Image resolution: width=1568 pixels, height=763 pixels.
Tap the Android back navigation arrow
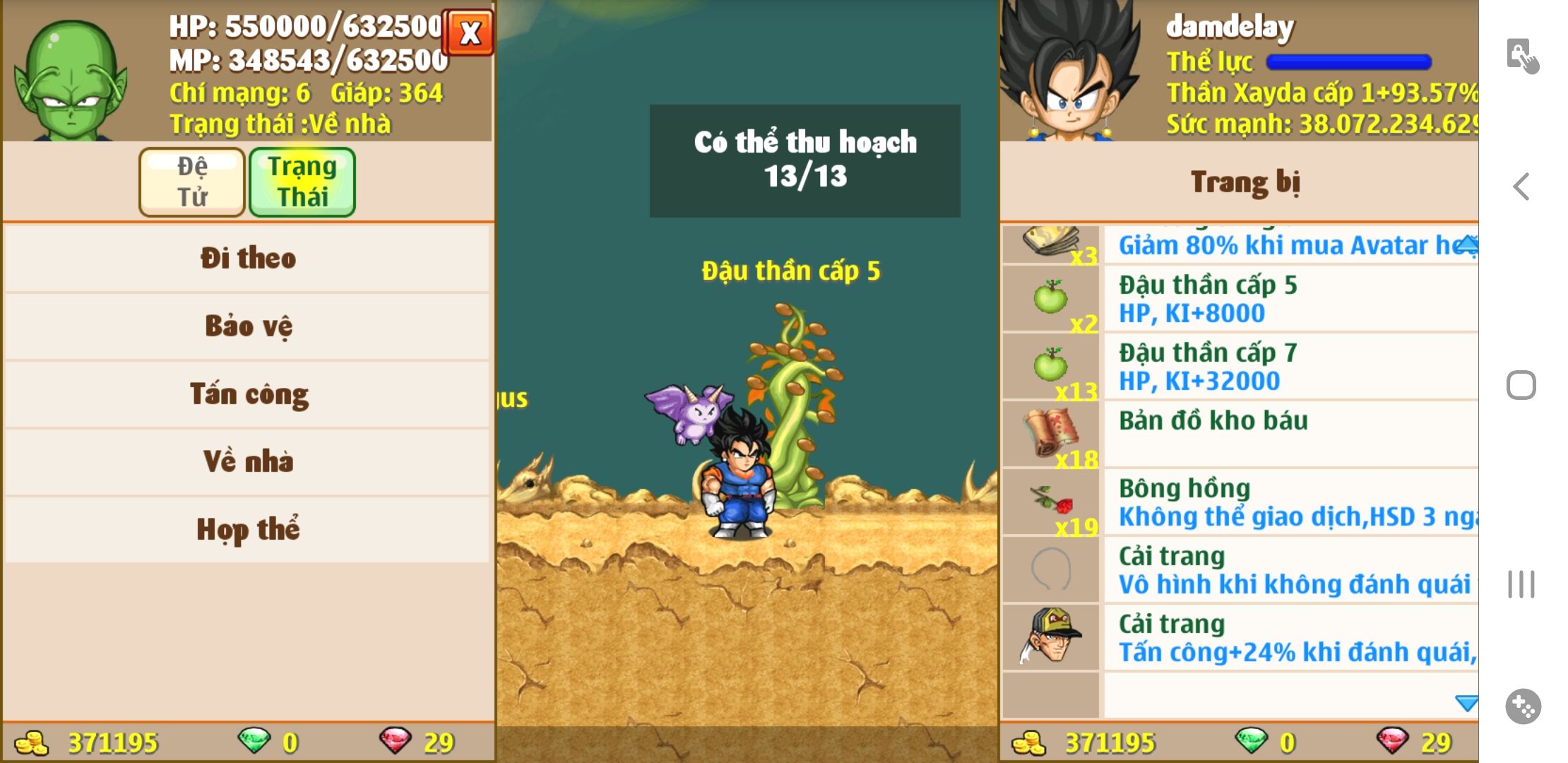(x=1521, y=187)
